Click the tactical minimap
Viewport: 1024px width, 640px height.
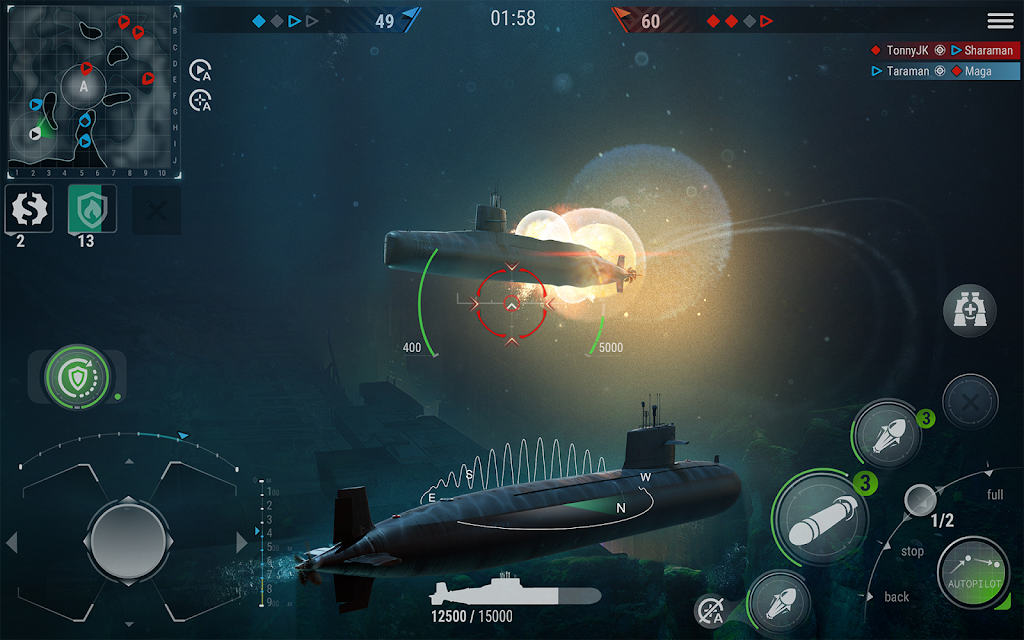click(92, 88)
